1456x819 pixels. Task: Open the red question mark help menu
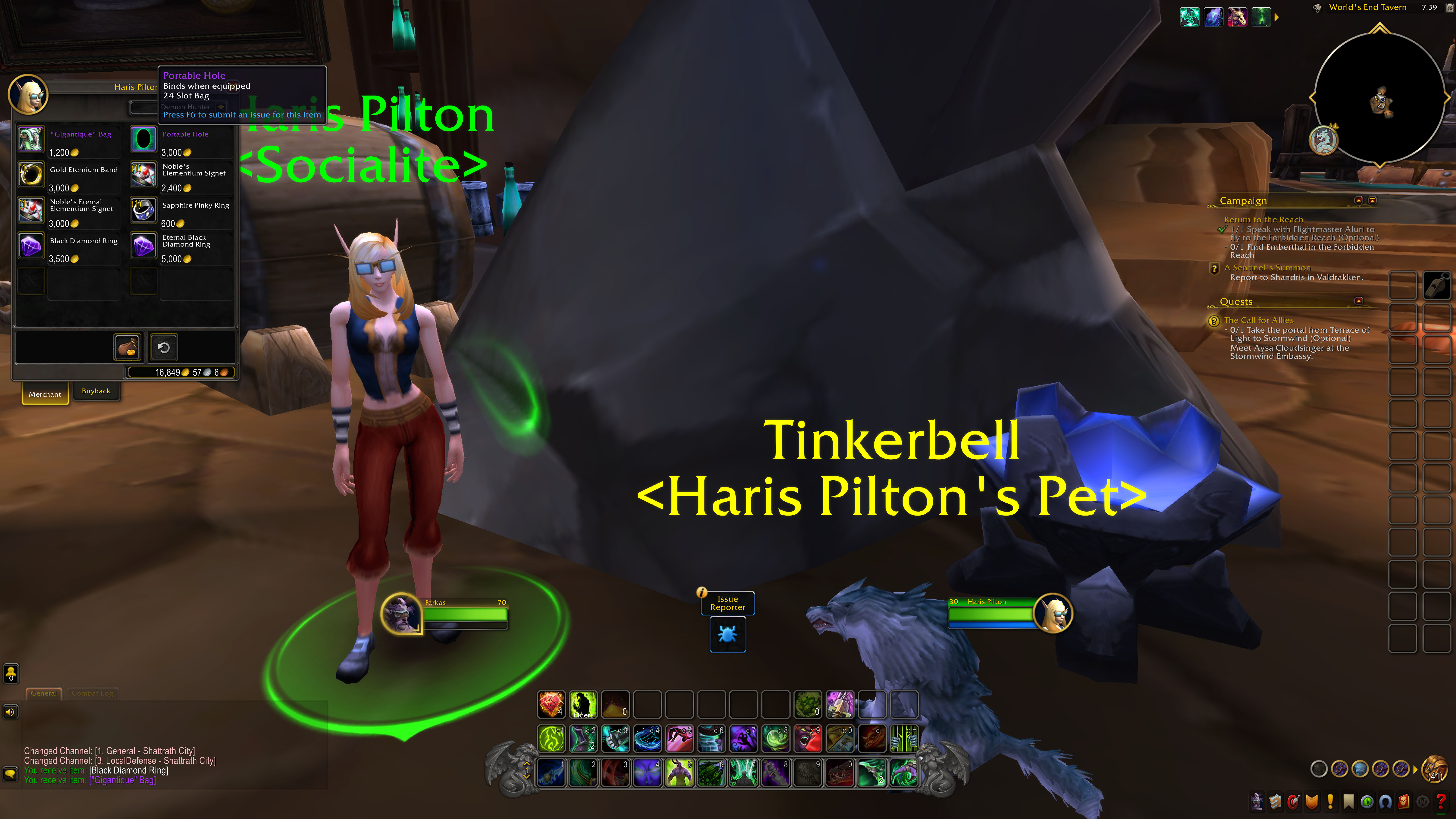tap(1441, 801)
